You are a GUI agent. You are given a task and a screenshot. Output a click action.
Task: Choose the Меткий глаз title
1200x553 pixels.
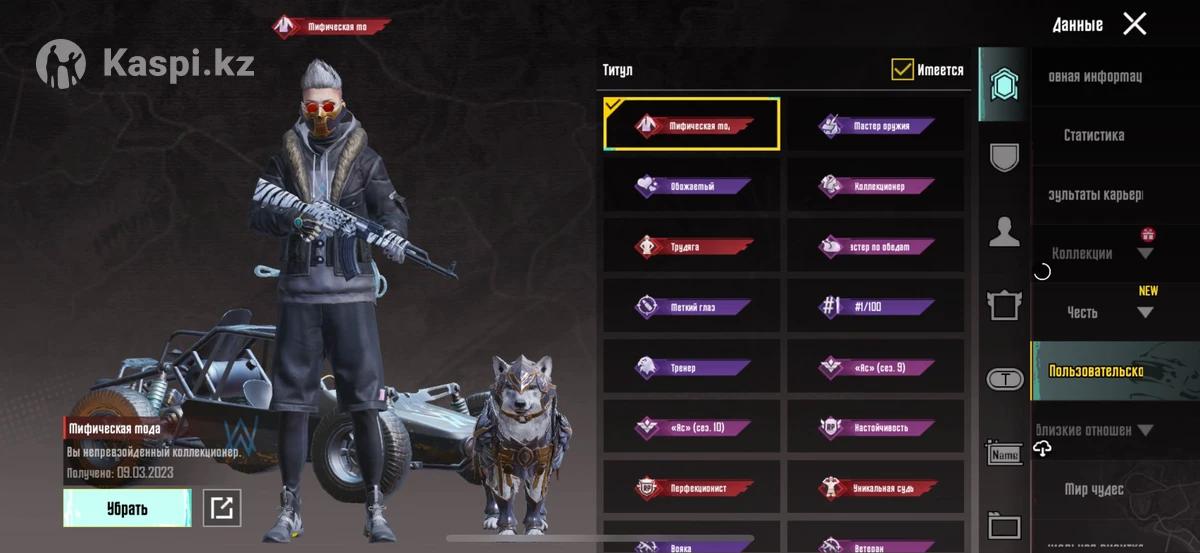click(692, 306)
